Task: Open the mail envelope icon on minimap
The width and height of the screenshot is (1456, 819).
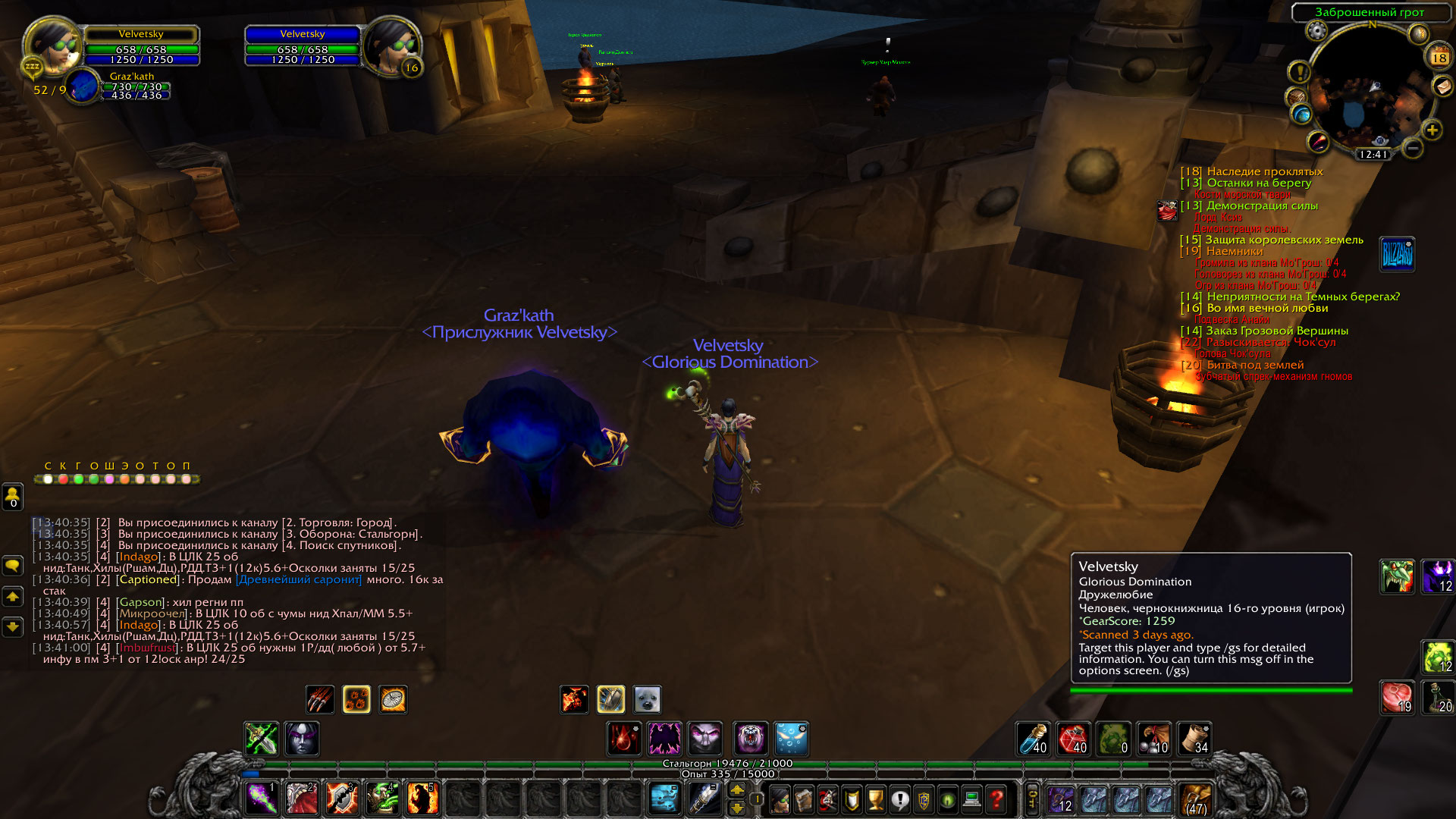Action: click(x=1442, y=87)
